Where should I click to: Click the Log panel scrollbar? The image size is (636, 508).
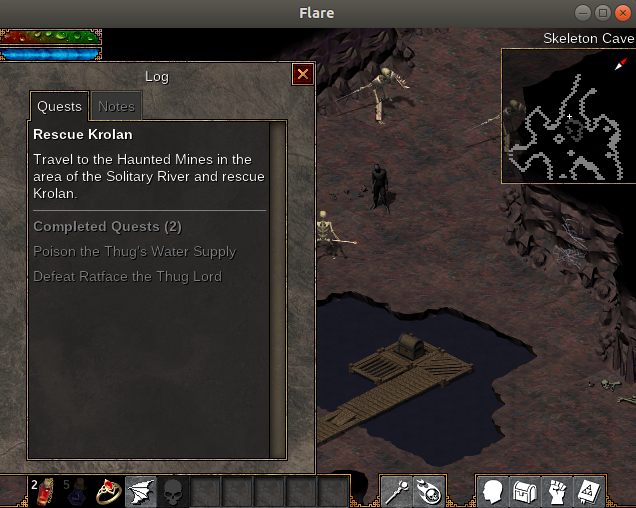(x=278, y=290)
